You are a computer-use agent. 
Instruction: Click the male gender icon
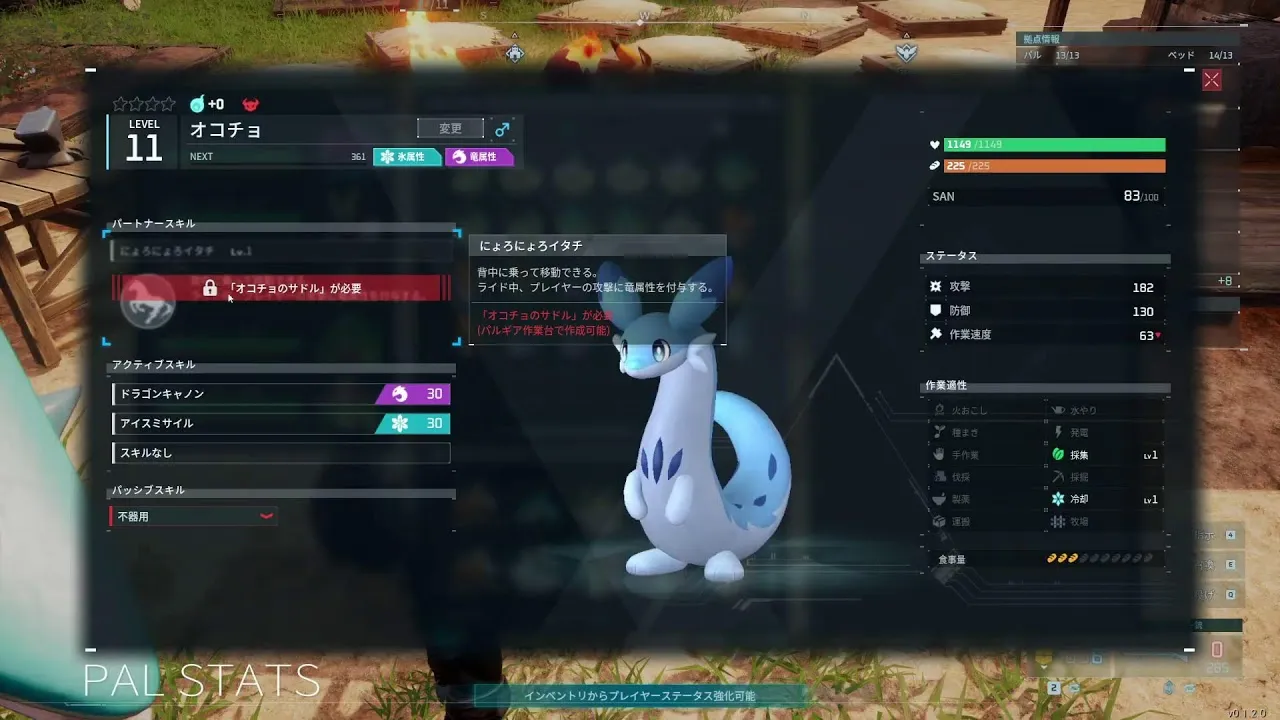502,129
